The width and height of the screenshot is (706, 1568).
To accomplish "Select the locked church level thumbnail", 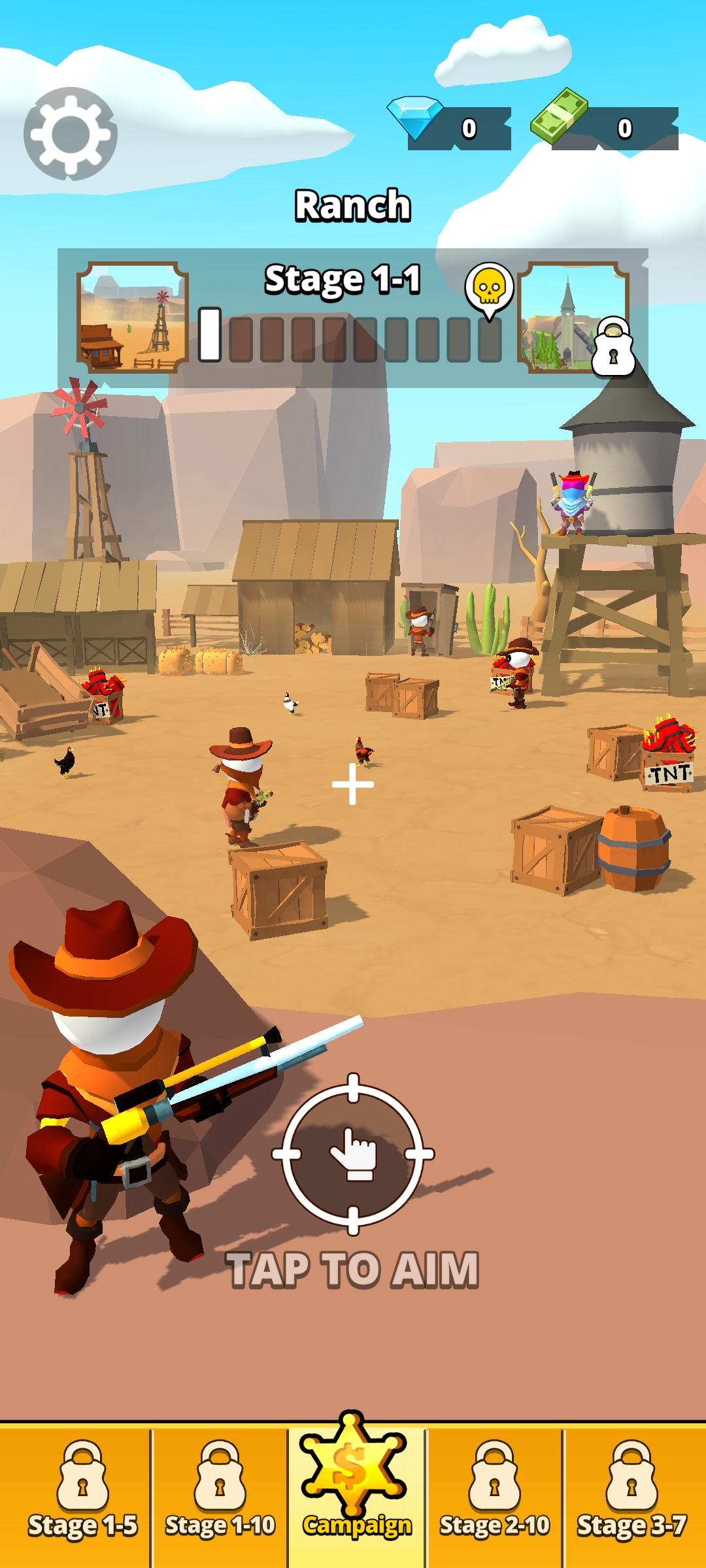I will coord(573,317).
